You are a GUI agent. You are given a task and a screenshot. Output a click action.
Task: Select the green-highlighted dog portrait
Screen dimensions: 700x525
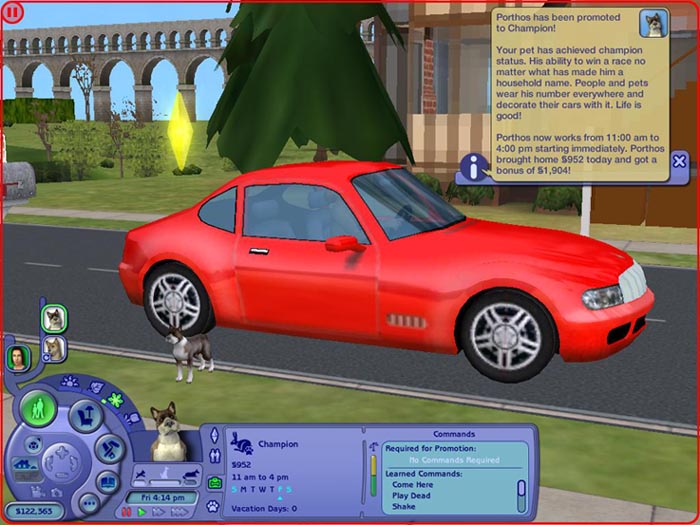coord(53,319)
